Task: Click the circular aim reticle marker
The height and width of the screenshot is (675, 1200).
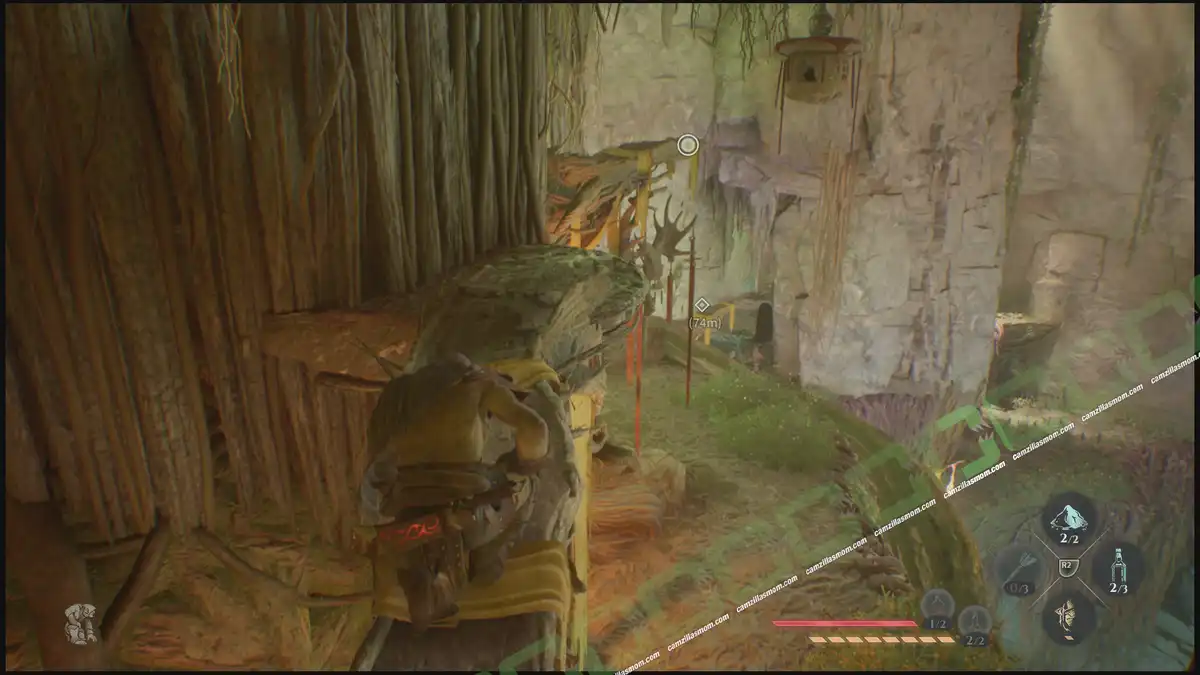Action: 687,145
